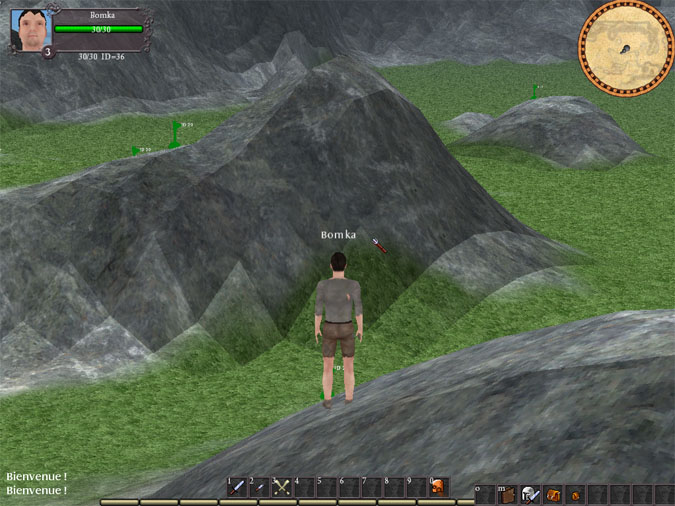Click the circular minimap compass
This screenshot has height=506, width=675.
coord(626,47)
